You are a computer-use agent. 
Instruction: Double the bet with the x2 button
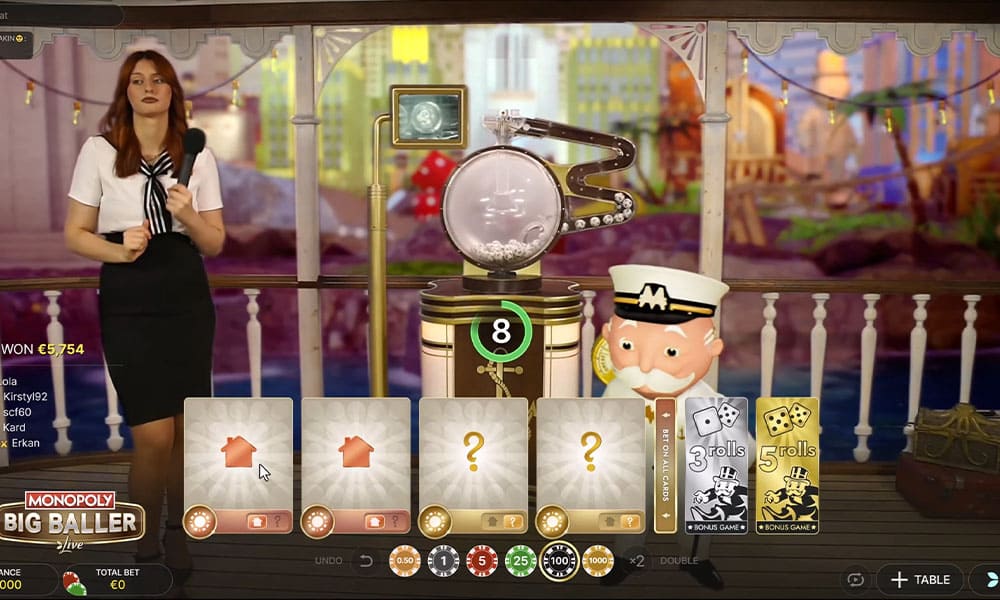coord(637,561)
